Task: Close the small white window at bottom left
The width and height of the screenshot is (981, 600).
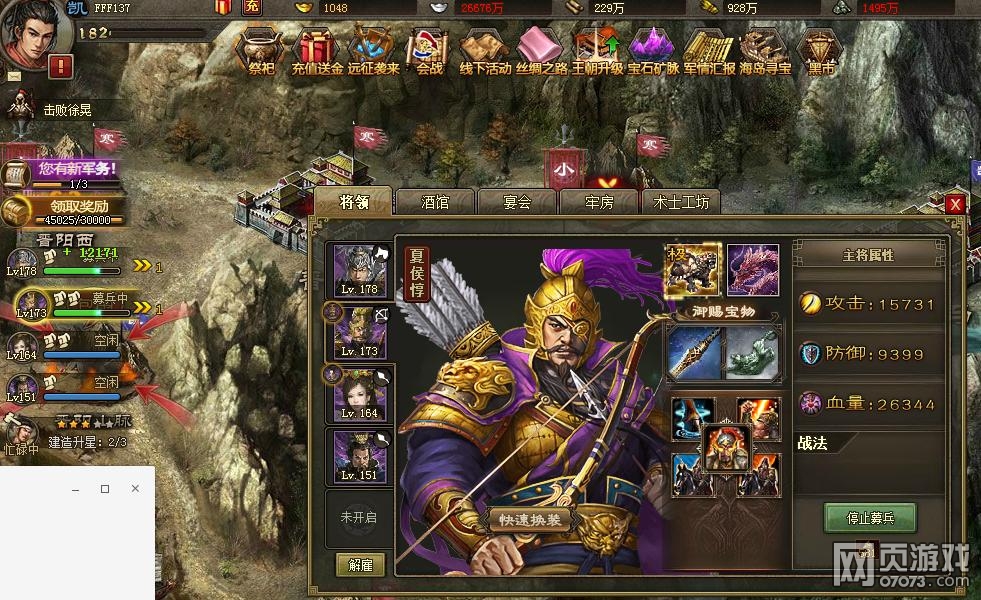Action: tap(135, 489)
